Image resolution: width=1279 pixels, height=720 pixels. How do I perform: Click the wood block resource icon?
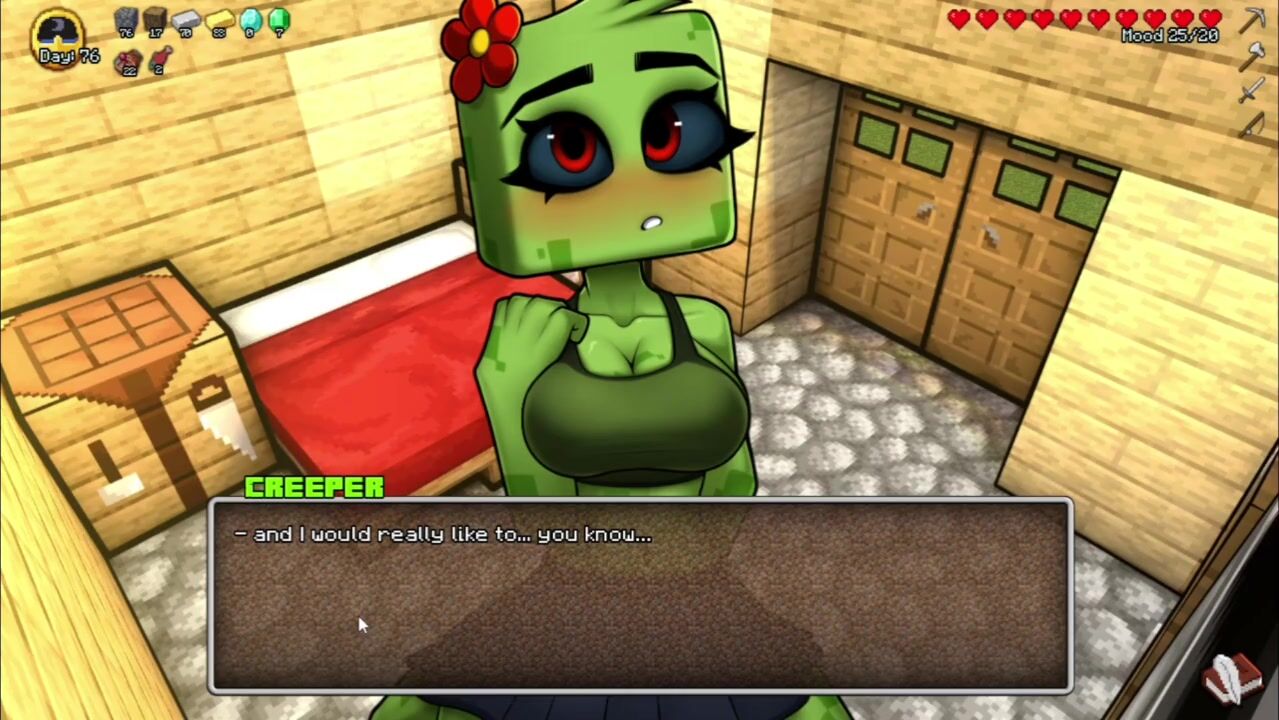[155, 20]
